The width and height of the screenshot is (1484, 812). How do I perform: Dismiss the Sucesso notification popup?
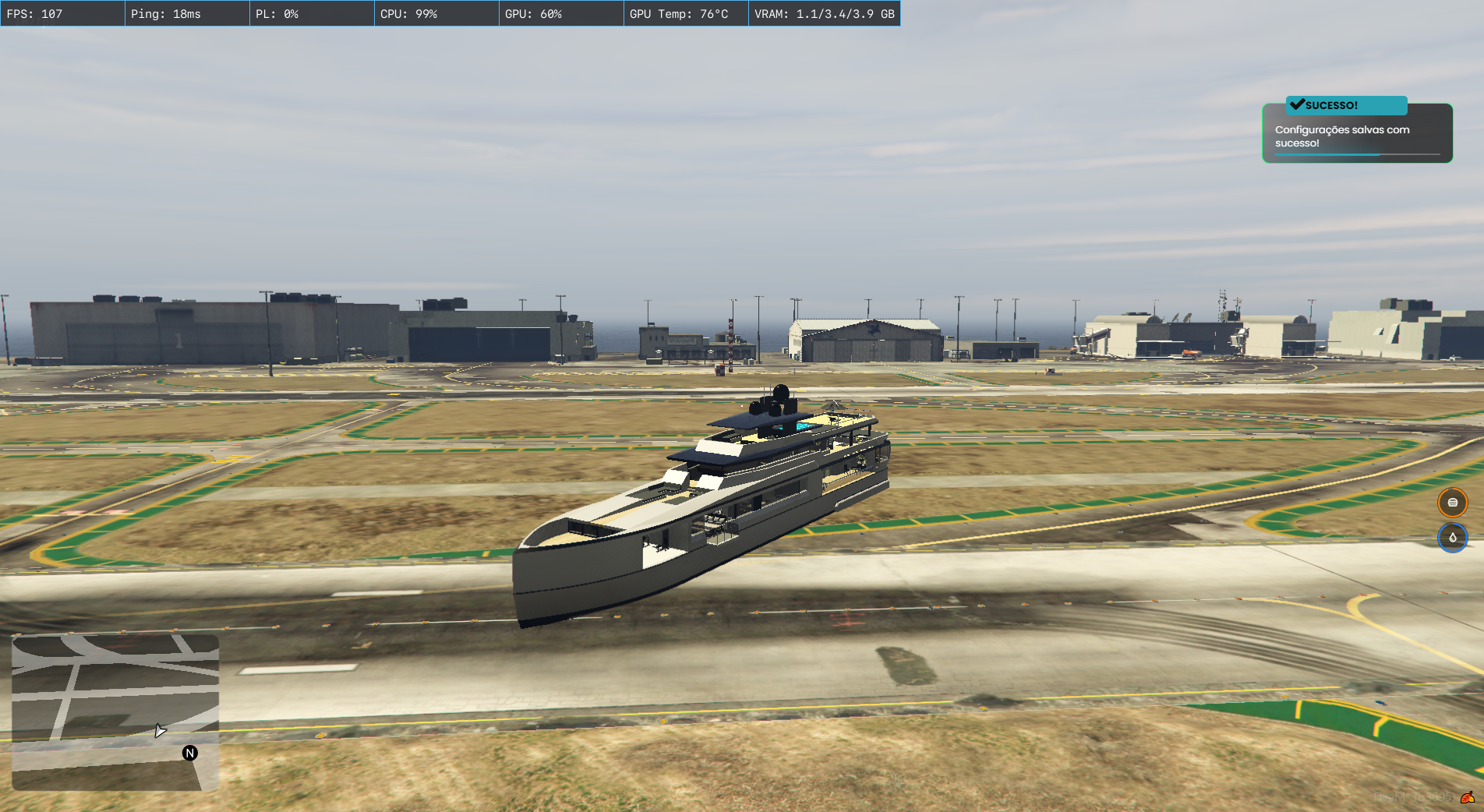click(1357, 132)
